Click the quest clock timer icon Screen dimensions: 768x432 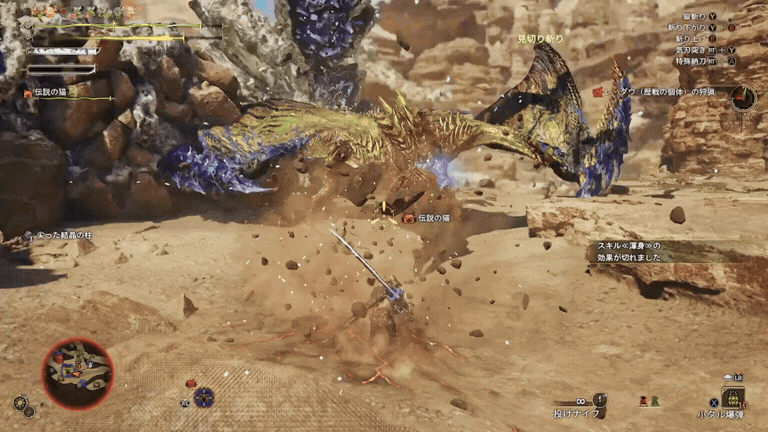743,97
